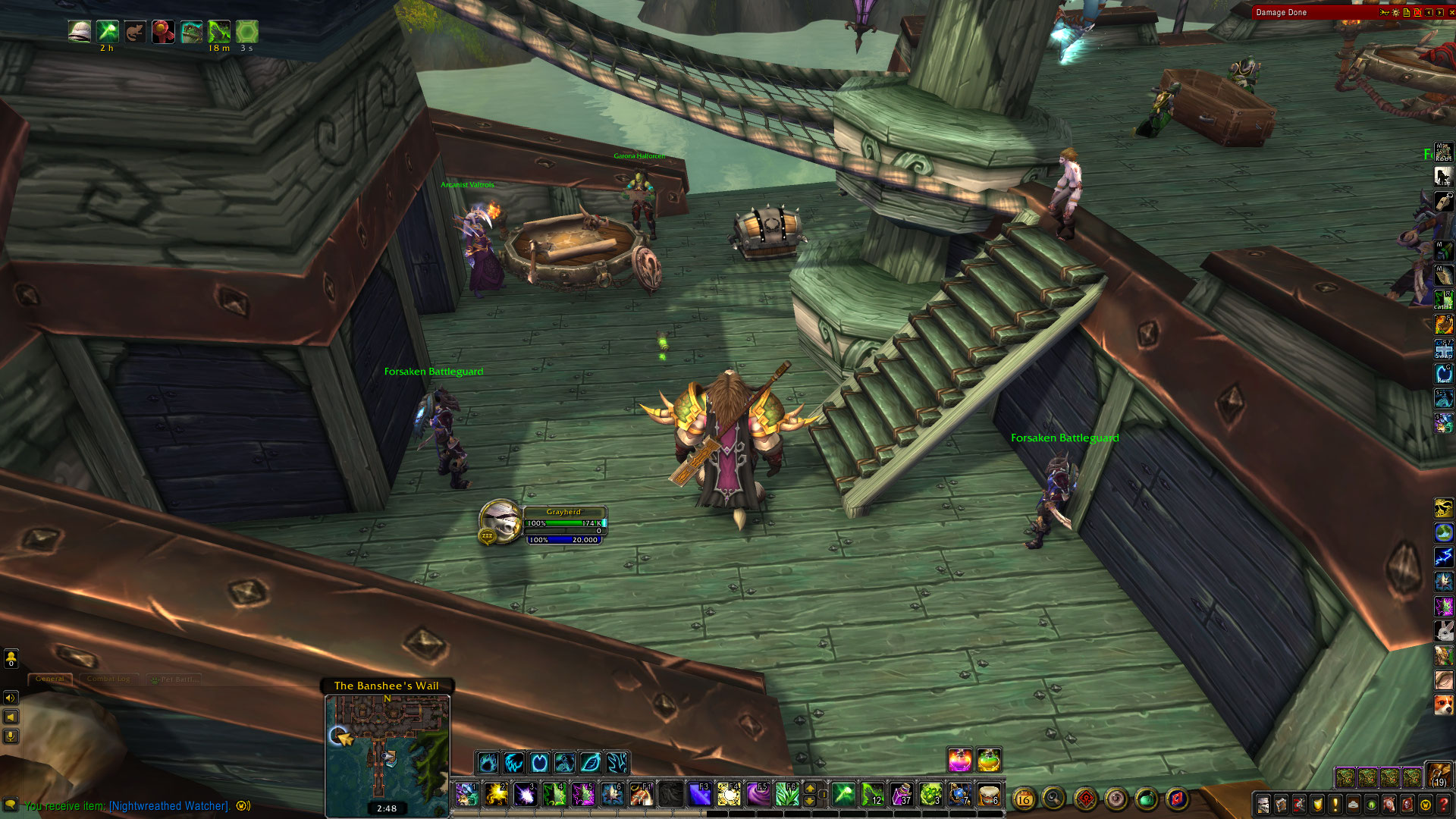1456x819 pixels.
Task: Click the action bar page up arrow
Action: point(810,788)
